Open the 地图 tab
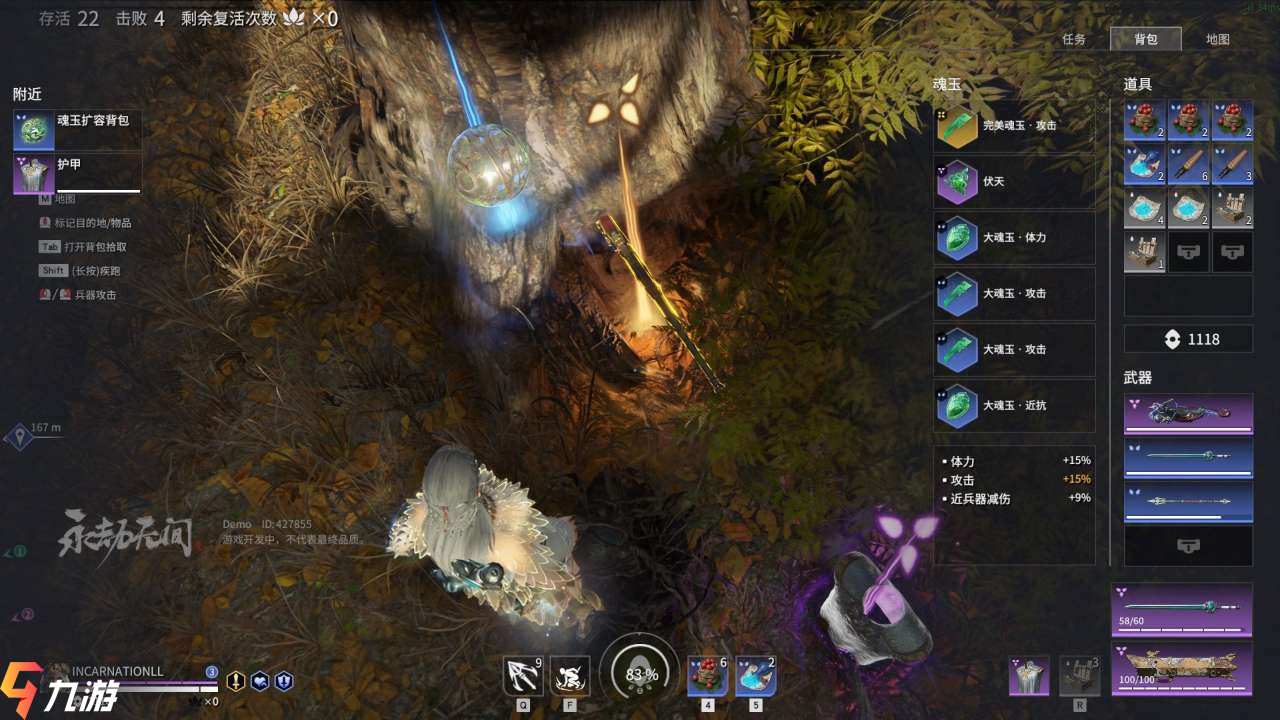1280x720 pixels. click(x=1217, y=40)
